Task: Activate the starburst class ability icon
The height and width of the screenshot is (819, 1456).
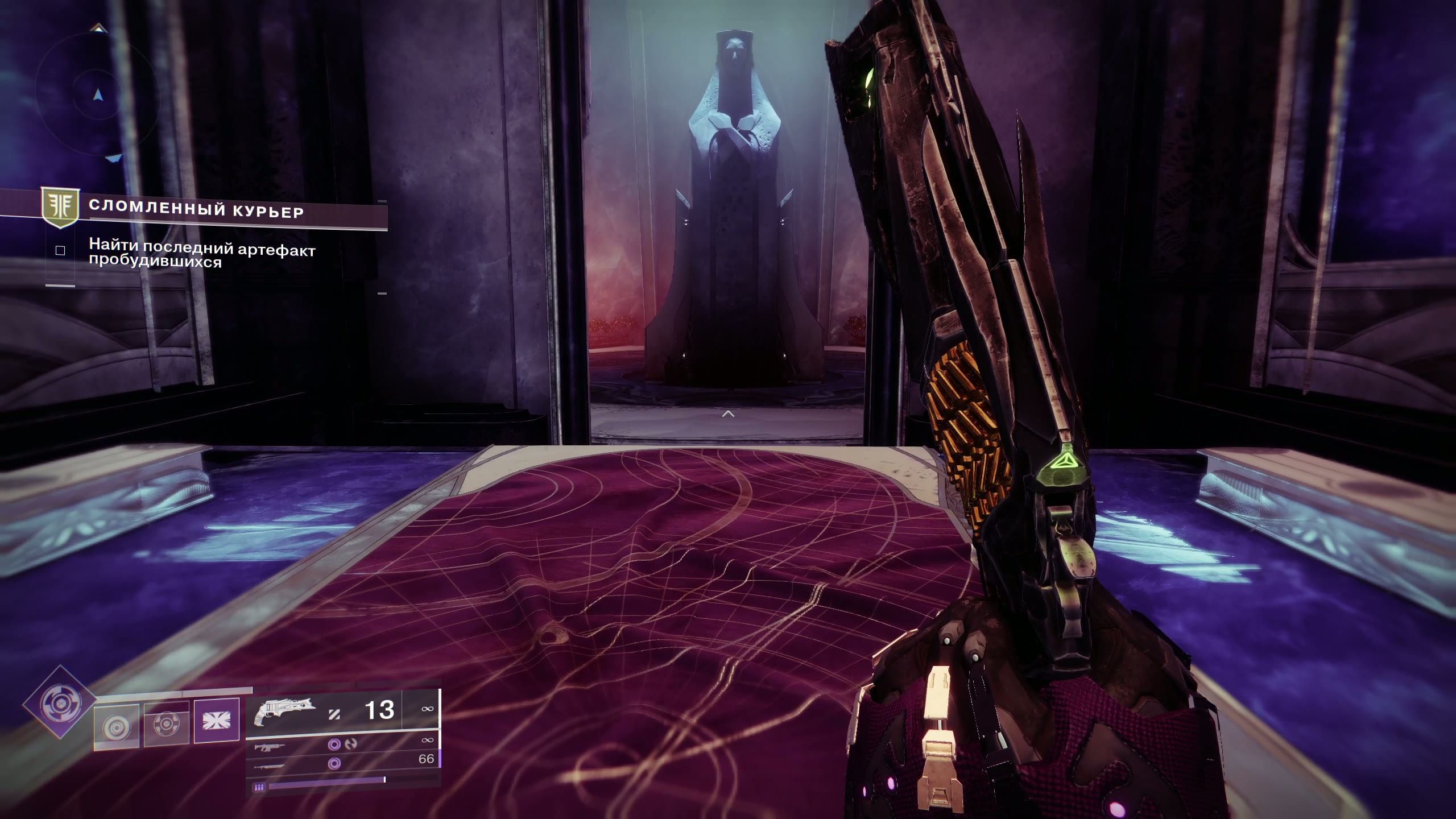Action: pyautogui.click(x=216, y=721)
